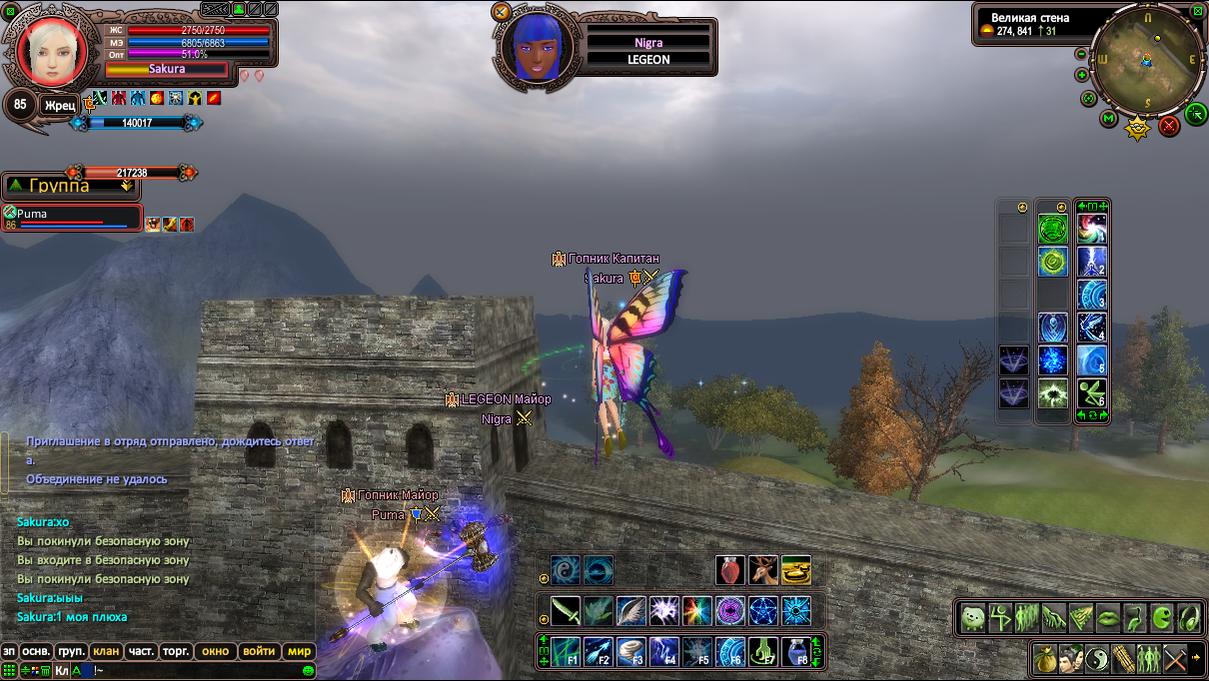The image size is (1209, 681).
Task: Open the торг. chat tab
Action: click(176, 651)
